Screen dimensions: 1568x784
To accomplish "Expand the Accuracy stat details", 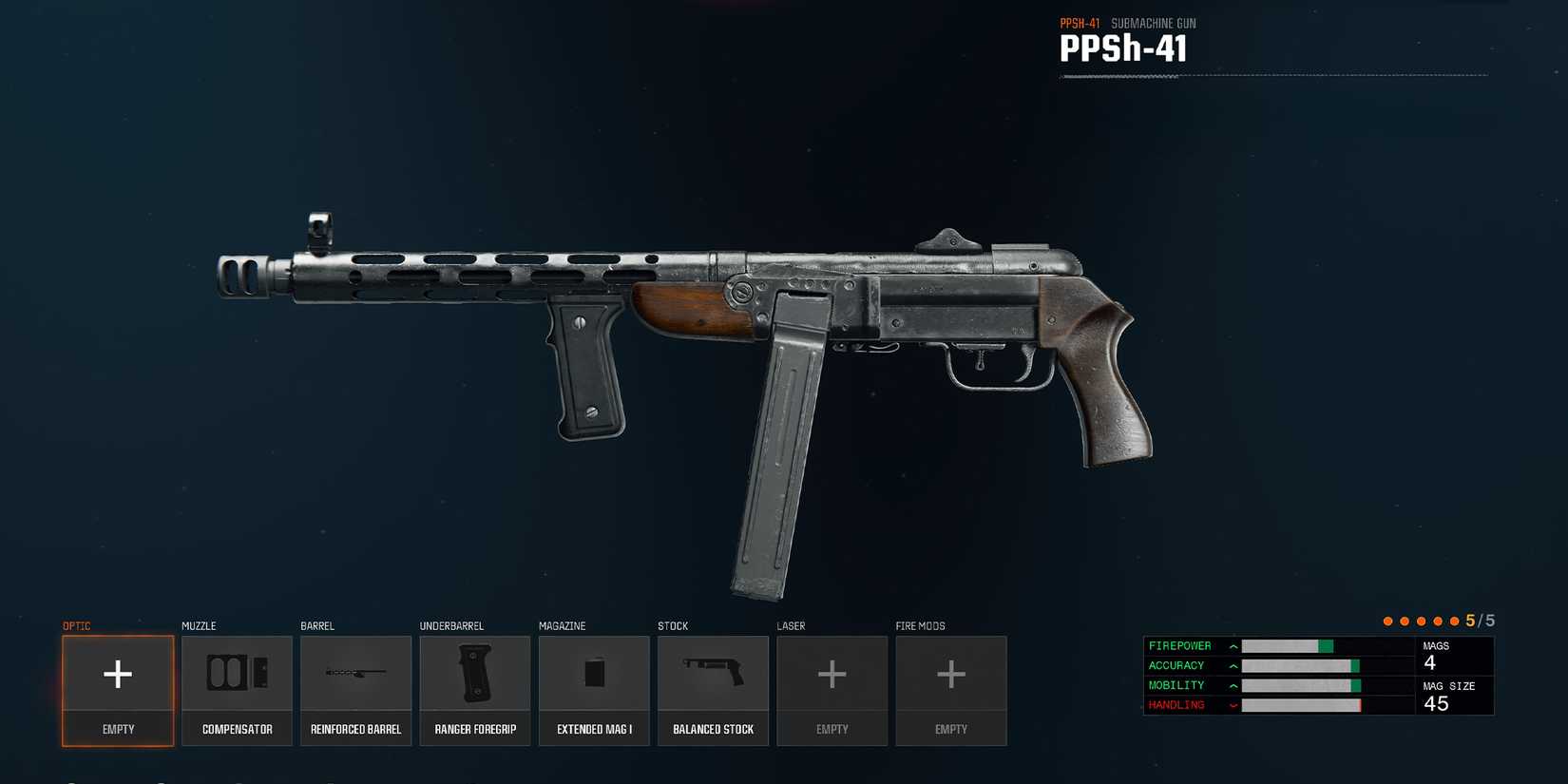I will coord(1233,665).
